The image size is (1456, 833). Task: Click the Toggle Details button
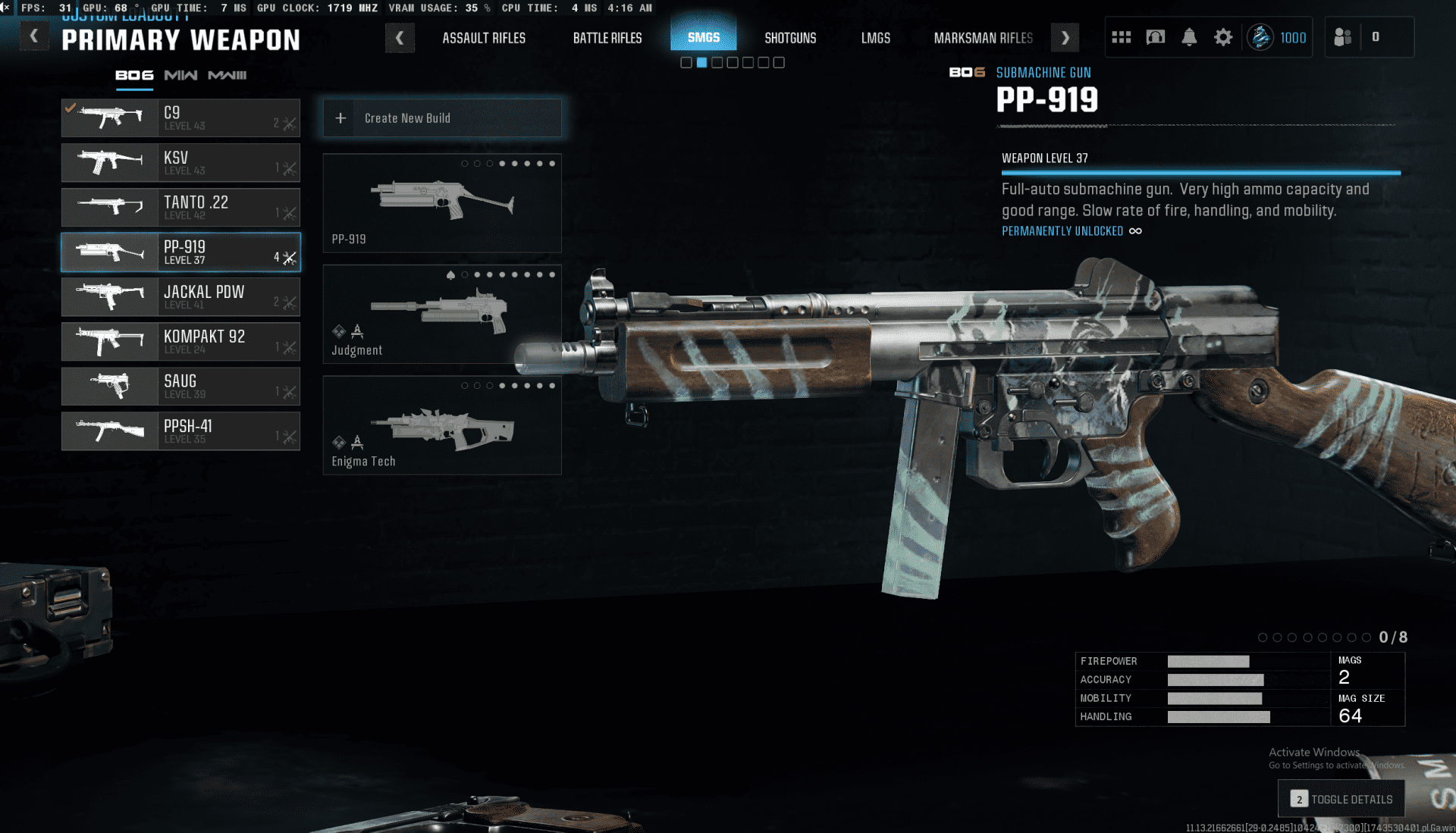point(1341,799)
